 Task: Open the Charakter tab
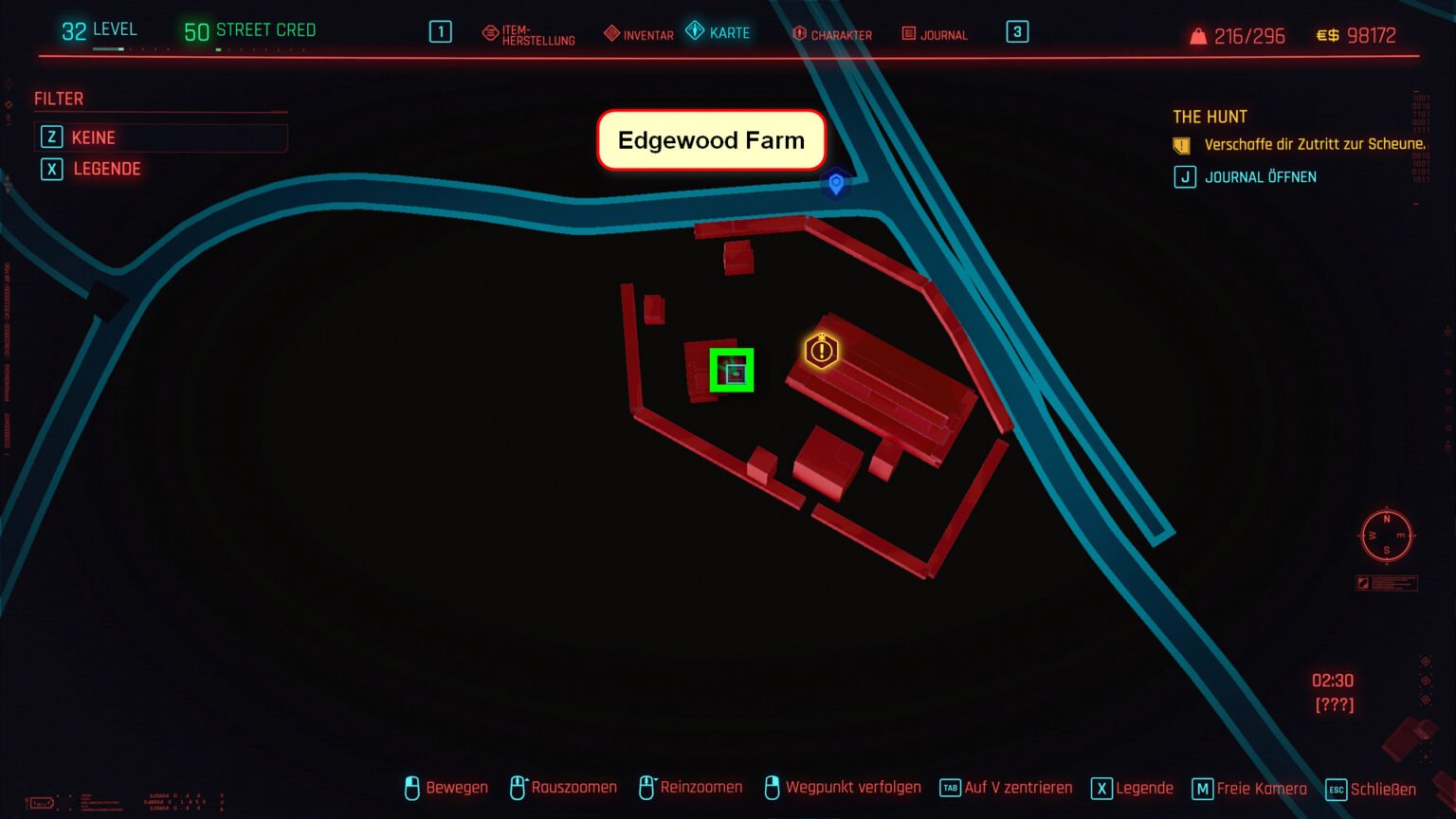(x=831, y=34)
